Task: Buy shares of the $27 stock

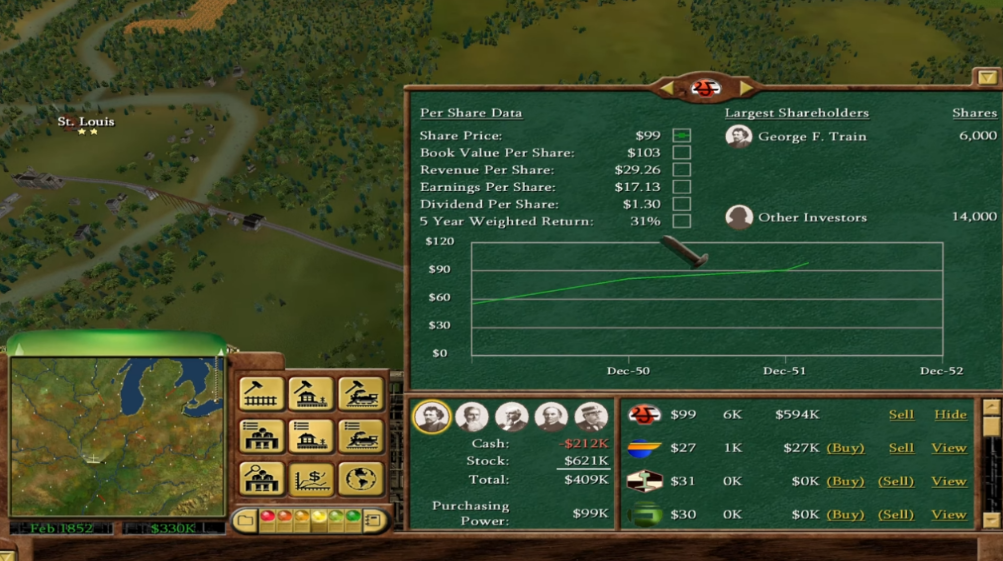Action: click(845, 448)
